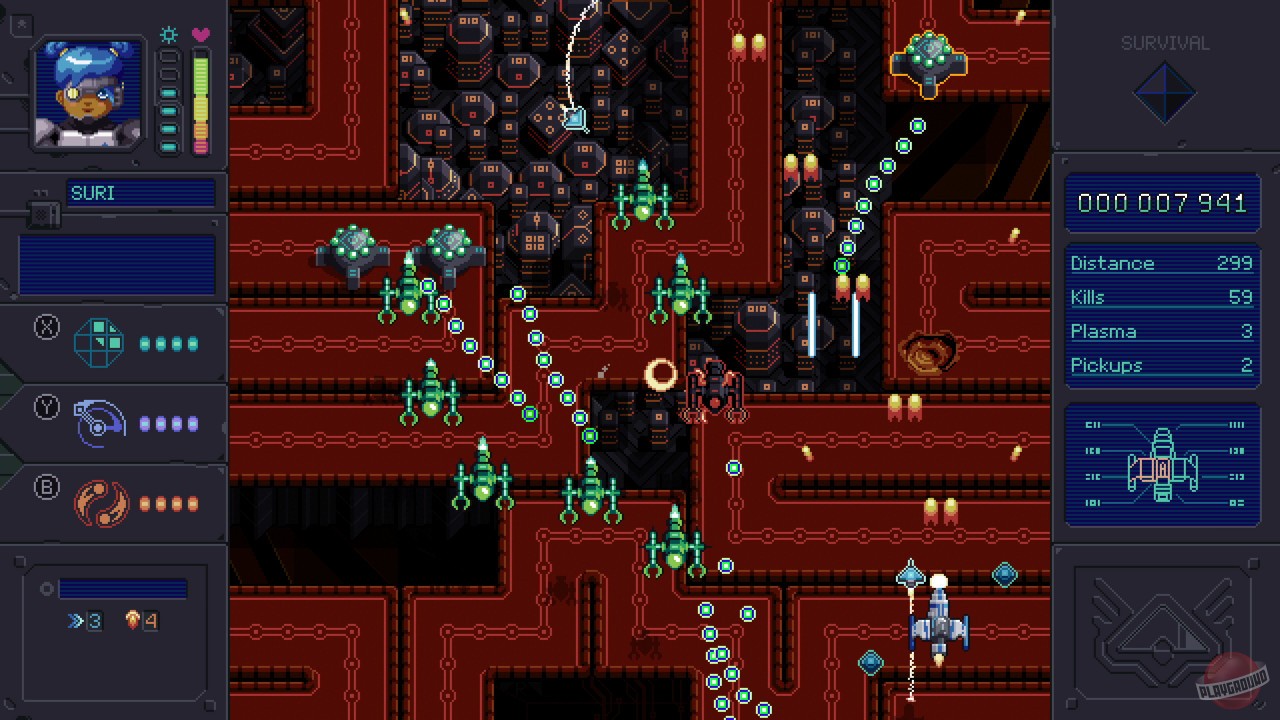Image resolution: width=1280 pixels, height=720 pixels.
Task: Click the pink heart health icon
Action: pos(199,34)
